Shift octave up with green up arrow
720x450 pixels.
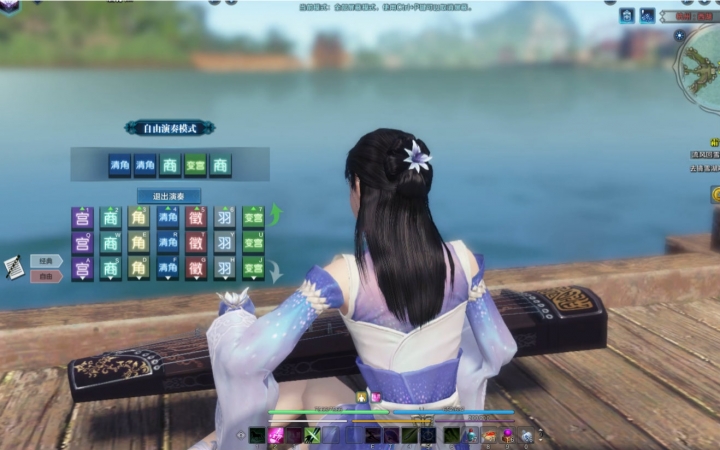276,214
